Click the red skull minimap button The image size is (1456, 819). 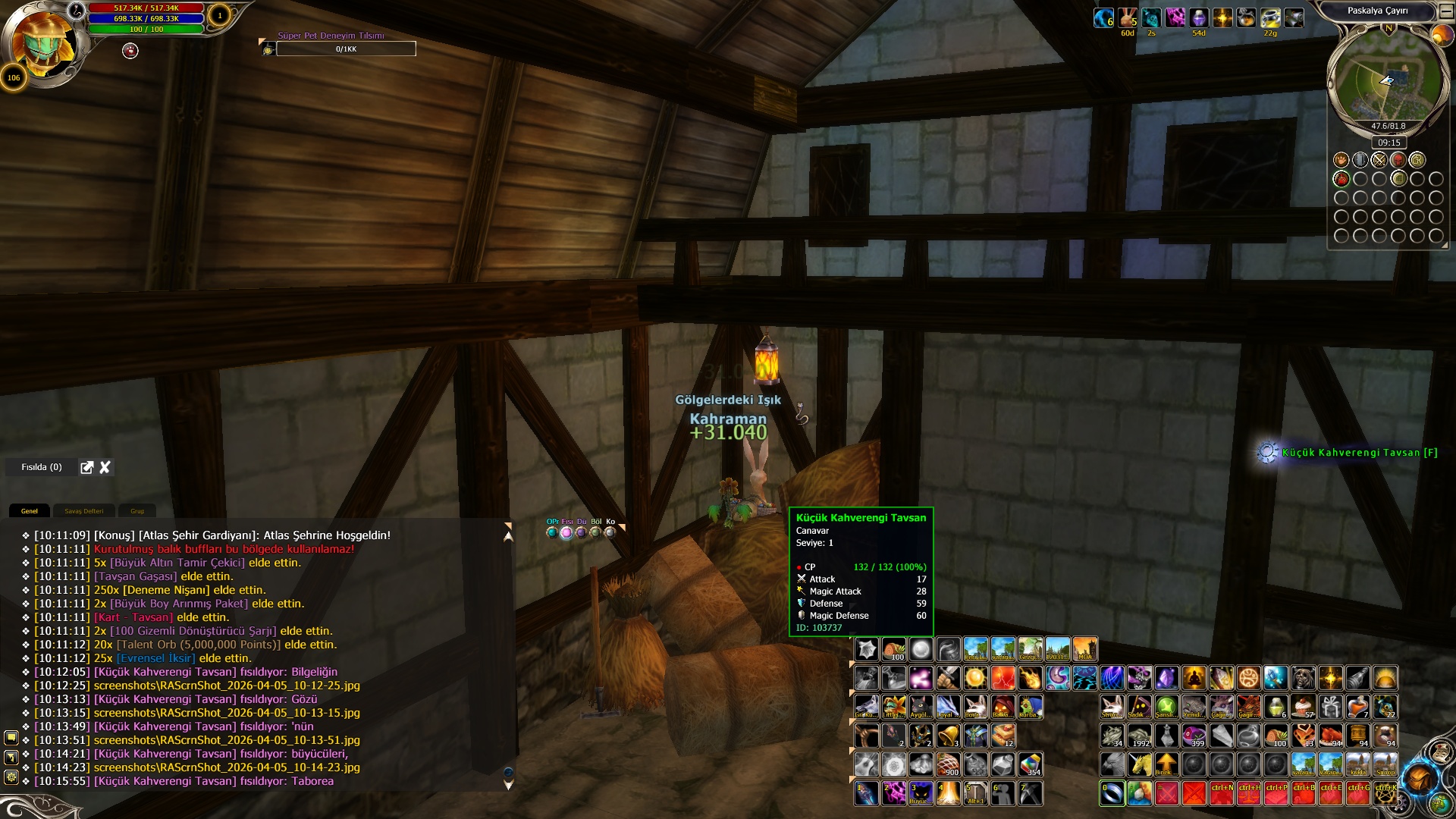[1398, 160]
